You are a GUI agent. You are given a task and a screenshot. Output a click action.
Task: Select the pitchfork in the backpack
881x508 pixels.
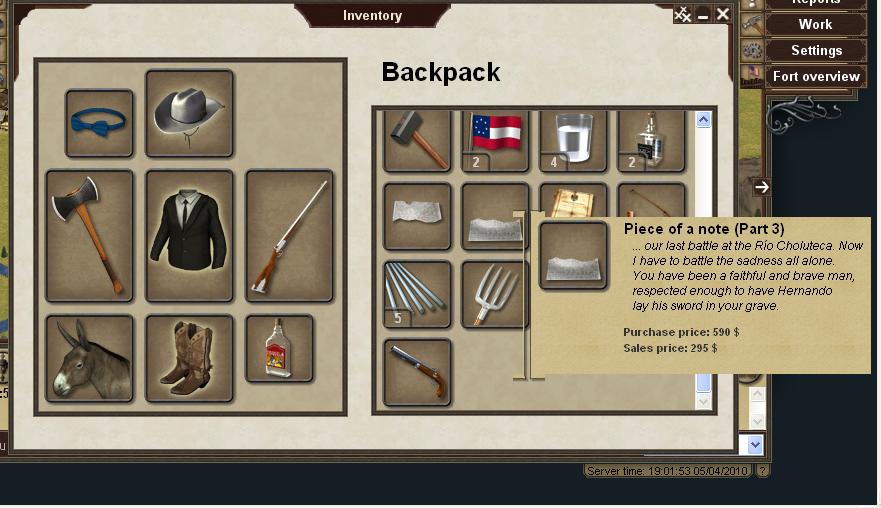click(495, 294)
